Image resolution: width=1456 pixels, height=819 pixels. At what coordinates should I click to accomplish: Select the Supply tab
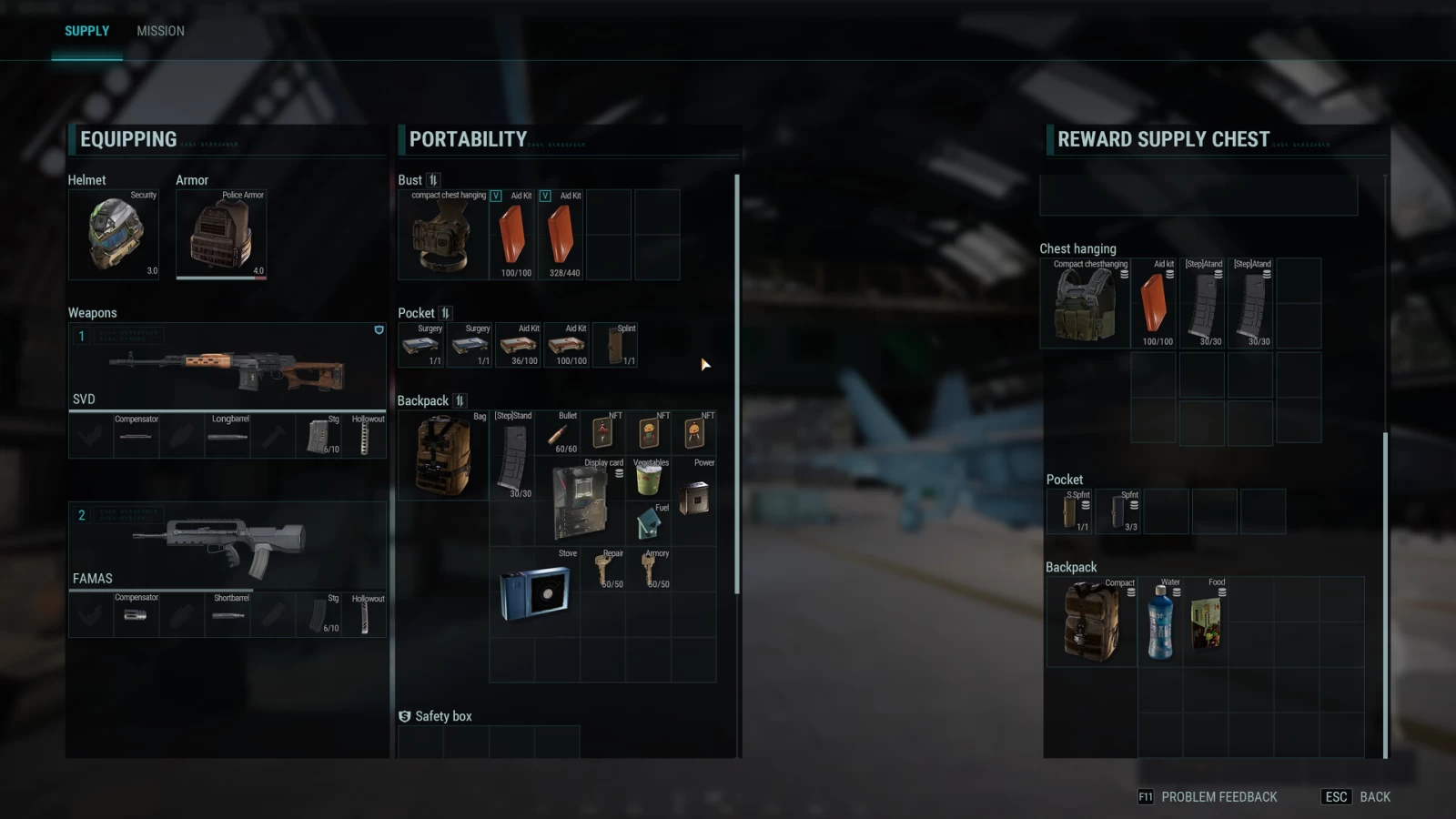(86, 31)
